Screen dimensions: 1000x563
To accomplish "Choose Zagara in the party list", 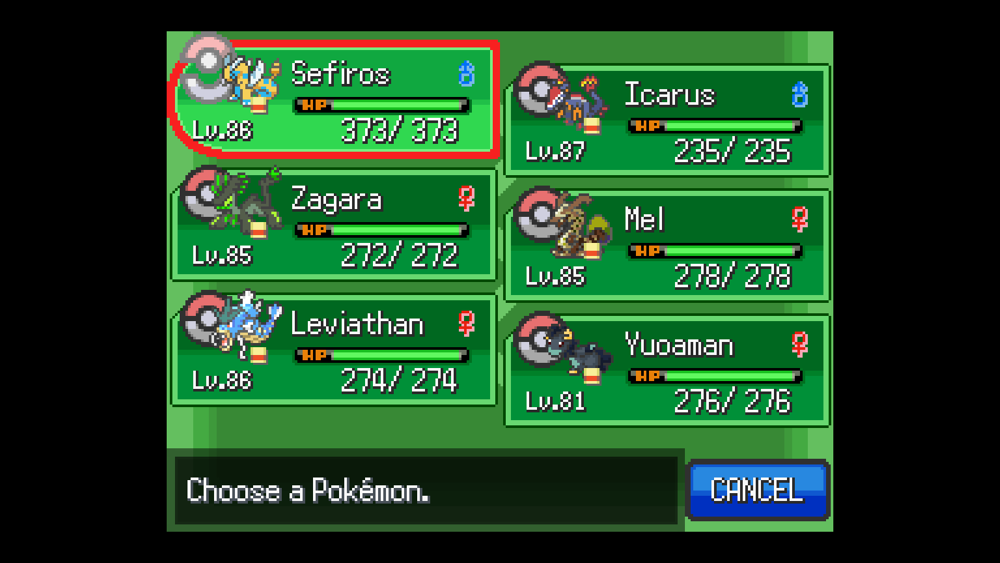I will [335, 225].
